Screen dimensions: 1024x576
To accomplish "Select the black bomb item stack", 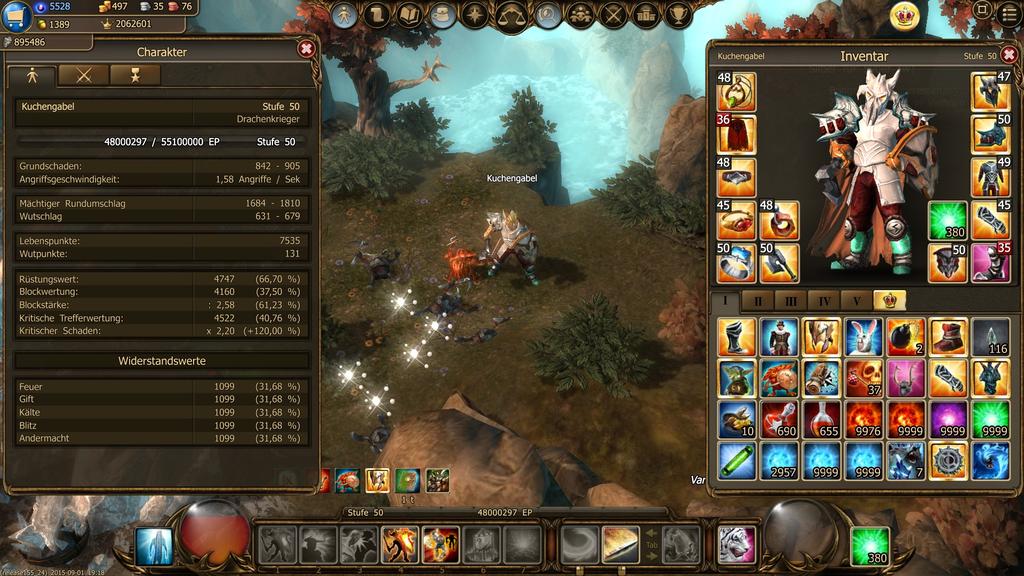I will [905, 337].
